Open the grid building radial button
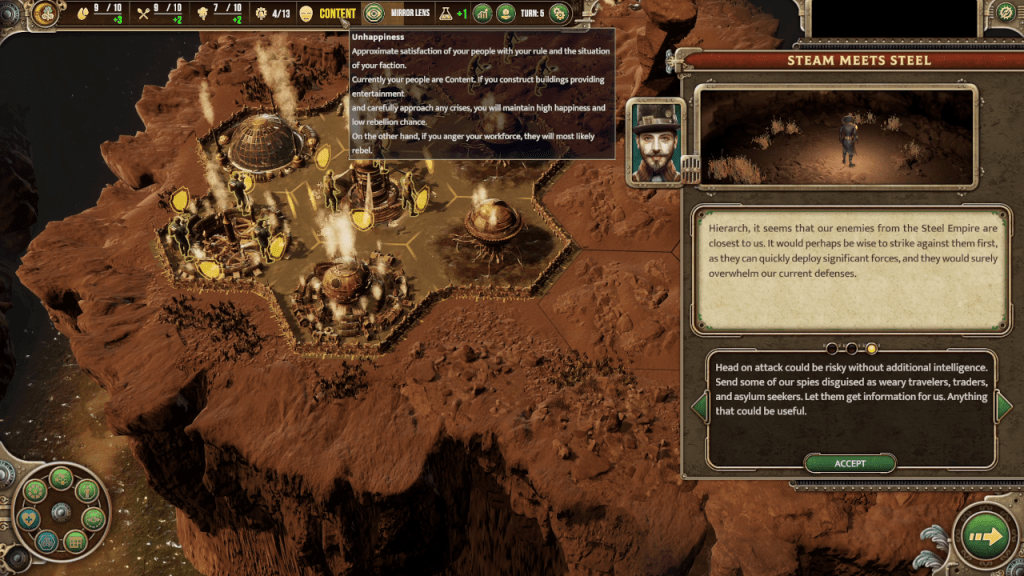This screenshot has width=1024, height=576. pos(73,542)
